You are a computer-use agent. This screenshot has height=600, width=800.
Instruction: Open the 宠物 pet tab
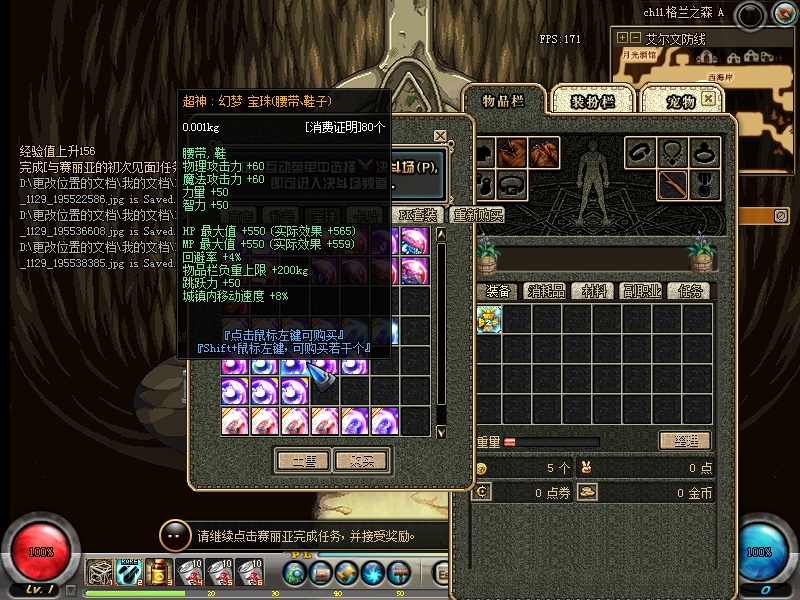[x=680, y=101]
